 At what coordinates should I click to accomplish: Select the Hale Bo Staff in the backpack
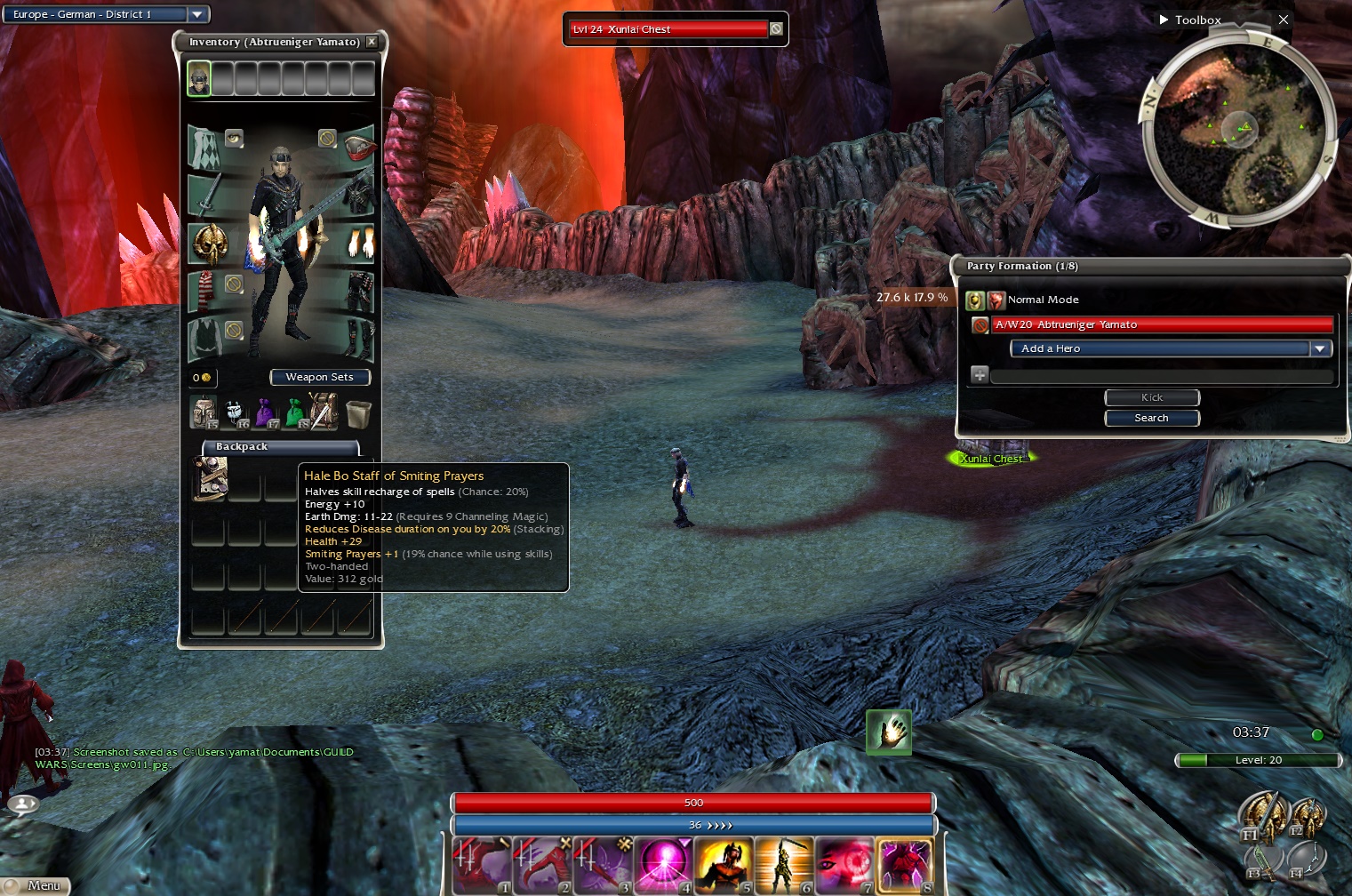coord(210,478)
